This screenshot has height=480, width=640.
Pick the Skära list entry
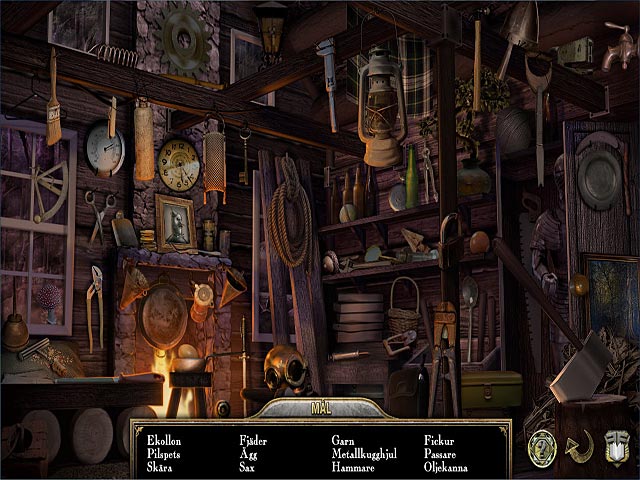click(x=159, y=467)
